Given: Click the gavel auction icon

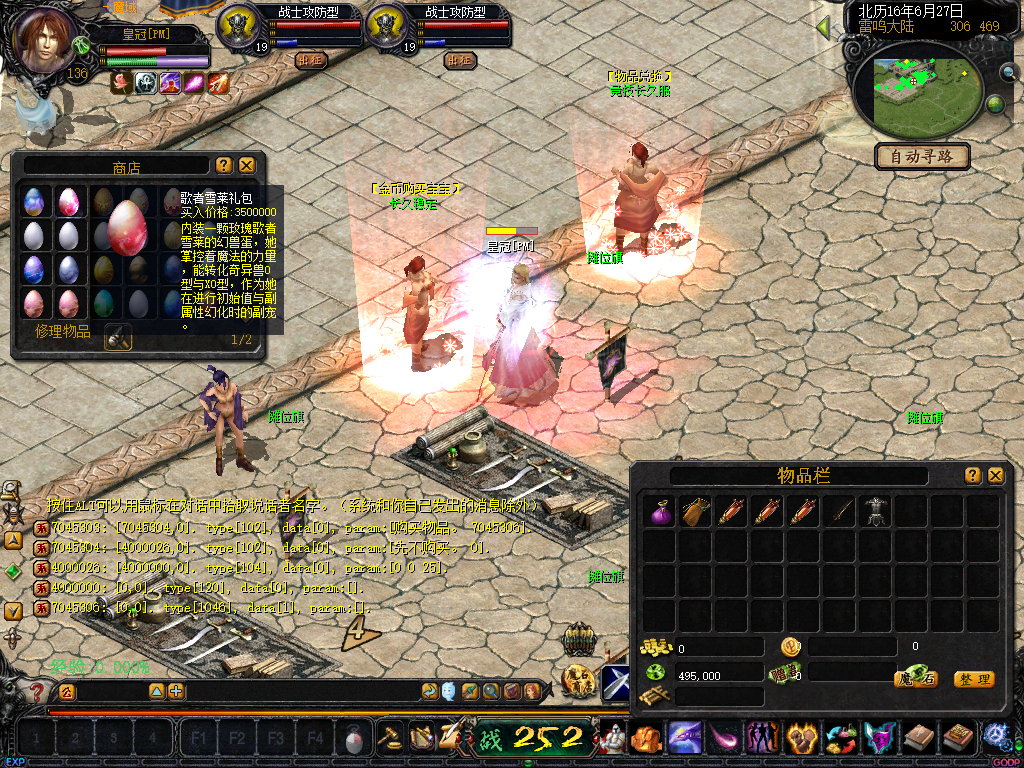Looking at the screenshot, I should click(388, 738).
